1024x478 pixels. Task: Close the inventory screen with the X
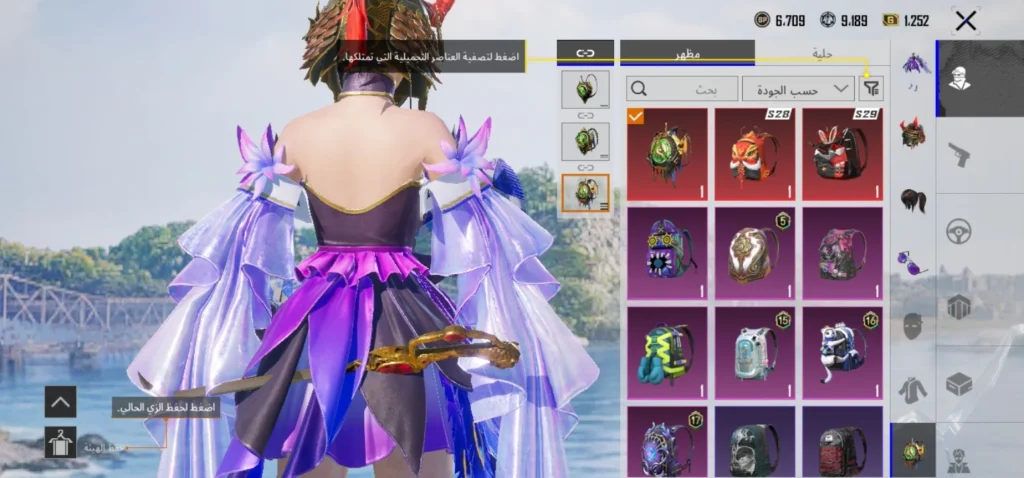click(x=965, y=21)
